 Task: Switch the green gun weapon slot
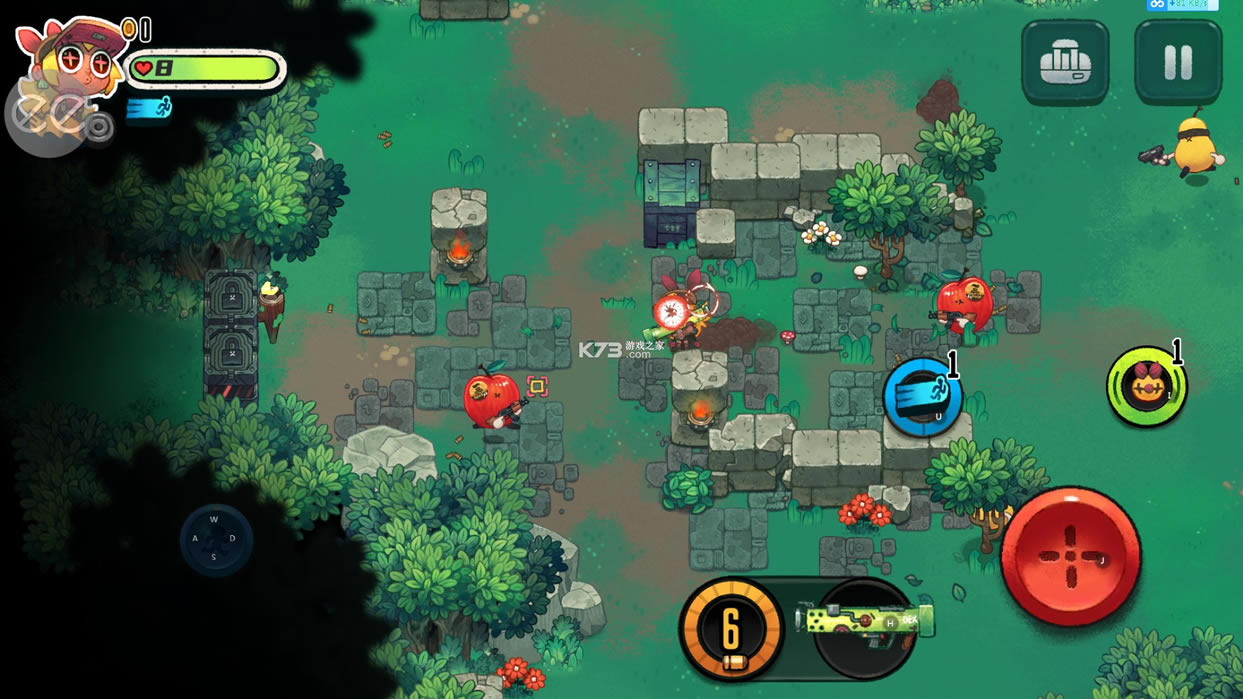[x=866, y=624]
